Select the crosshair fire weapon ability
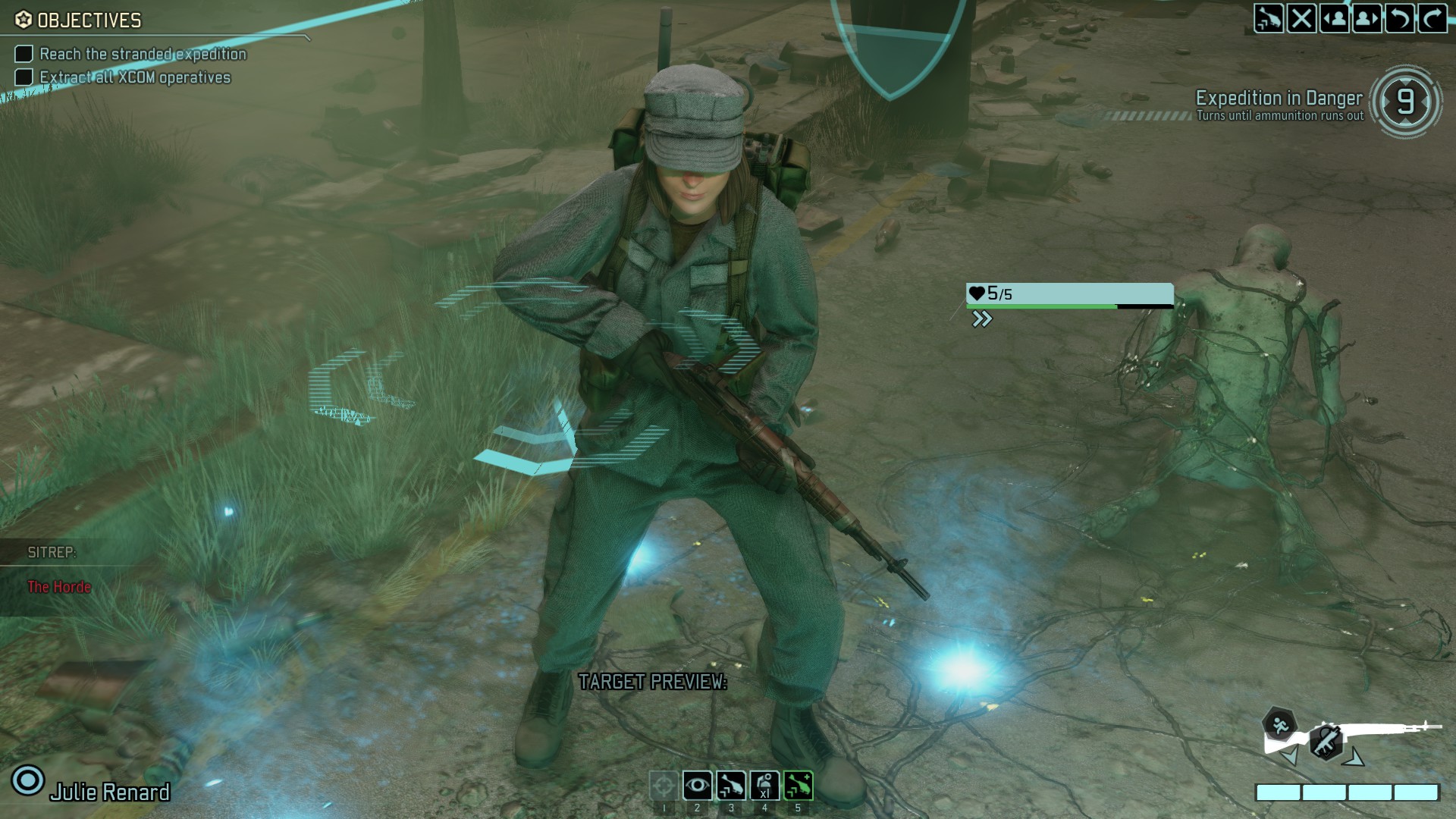Image resolution: width=1456 pixels, height=819 pixels. (664, 786)
